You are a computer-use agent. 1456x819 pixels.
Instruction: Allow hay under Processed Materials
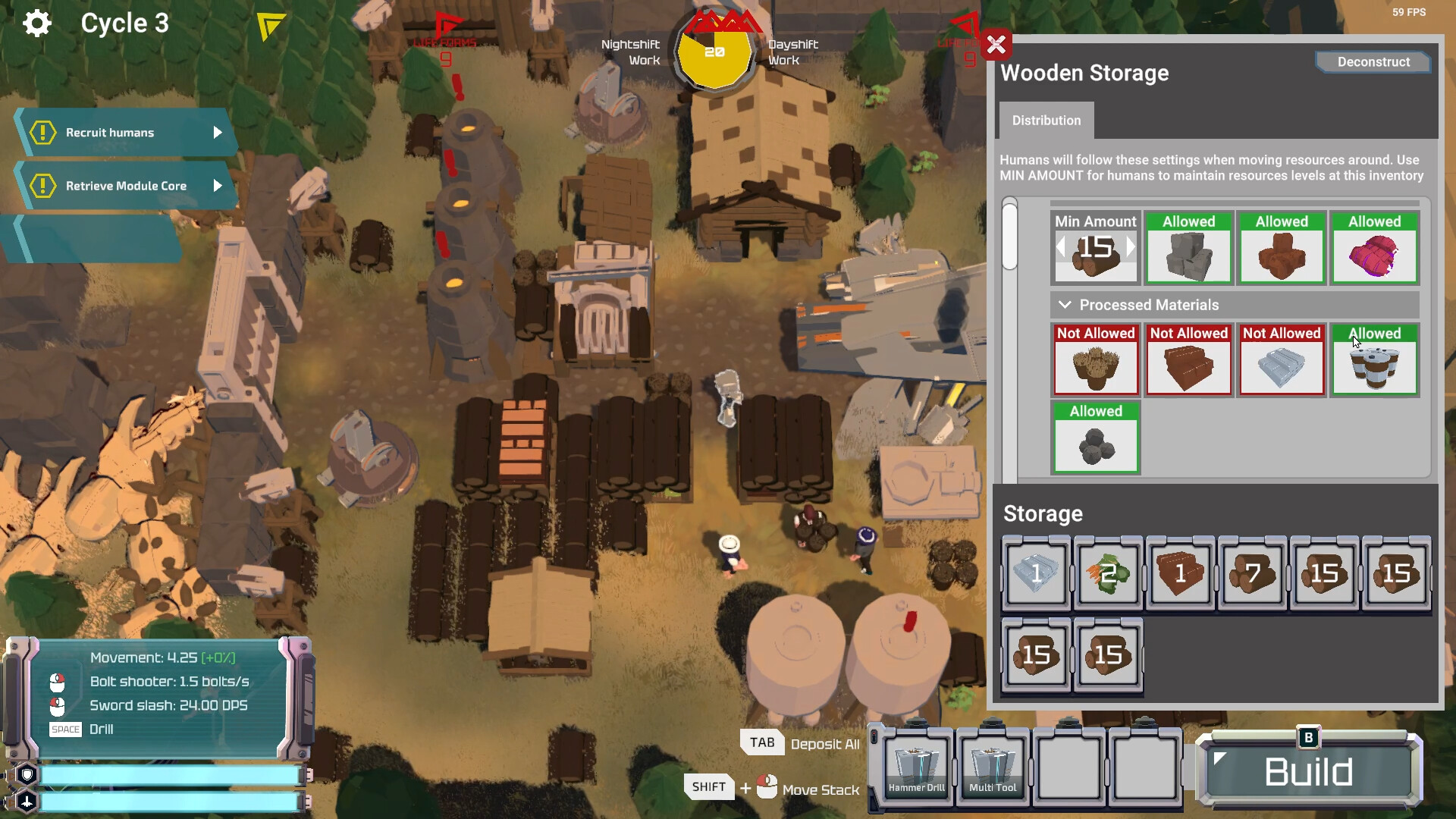tap(1096, 360)
